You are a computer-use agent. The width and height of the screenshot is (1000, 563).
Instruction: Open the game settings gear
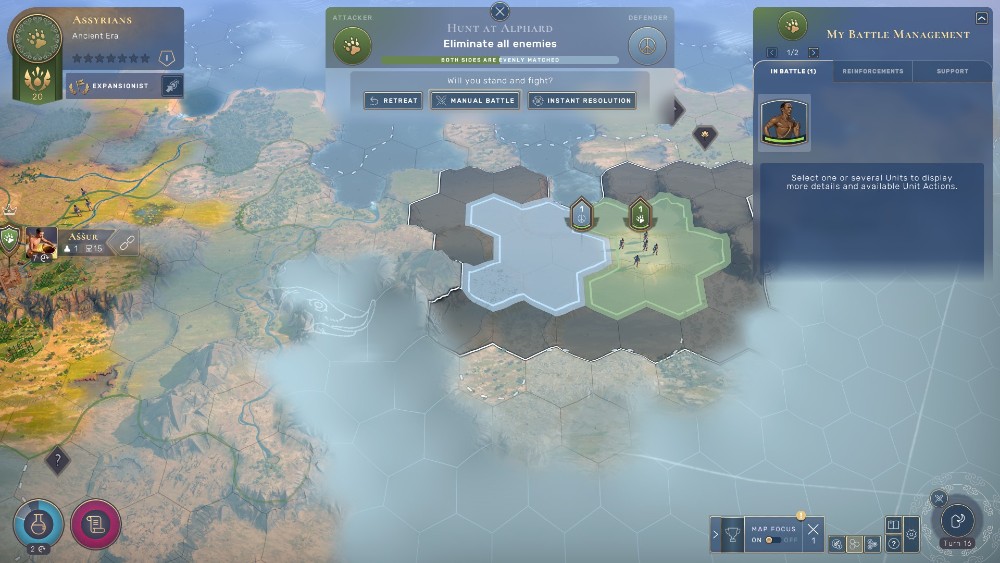point(911,535)
